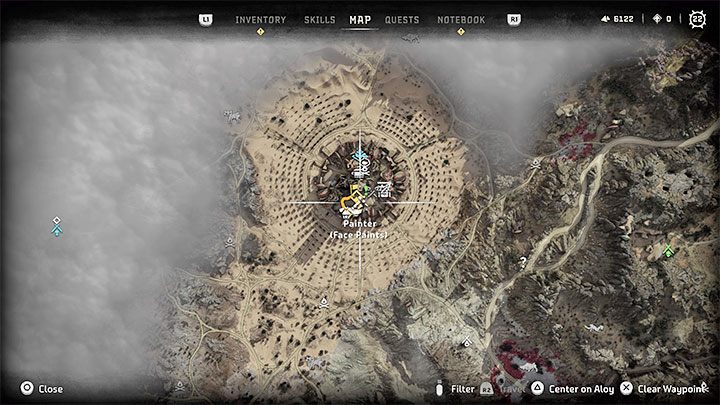Screen dimensions: 720x405
Task: Select the blue marker in the fog
Action: [58, 229]
